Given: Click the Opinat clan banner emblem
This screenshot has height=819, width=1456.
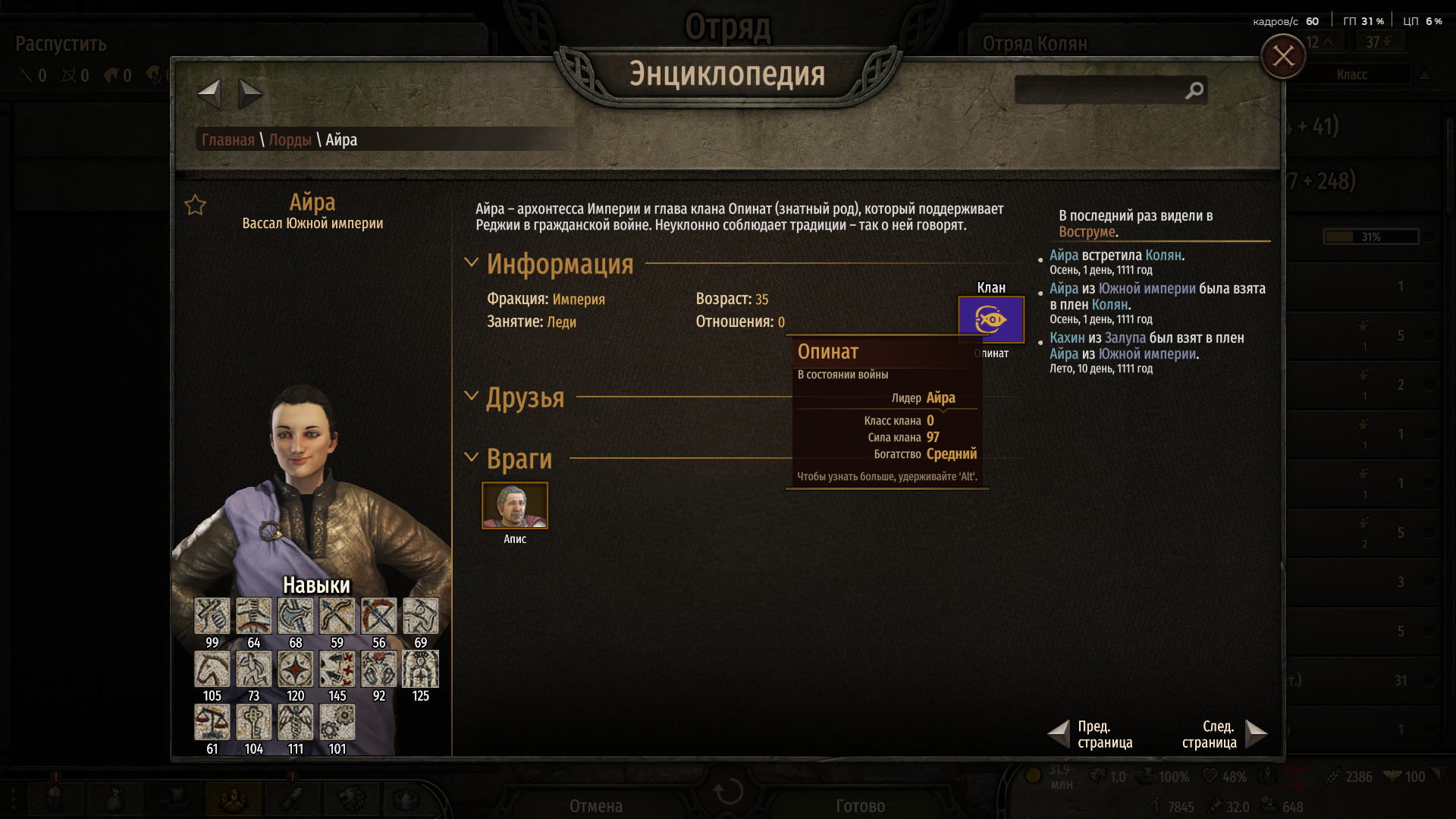Looking at the screenshot, I should pos(991,319).
